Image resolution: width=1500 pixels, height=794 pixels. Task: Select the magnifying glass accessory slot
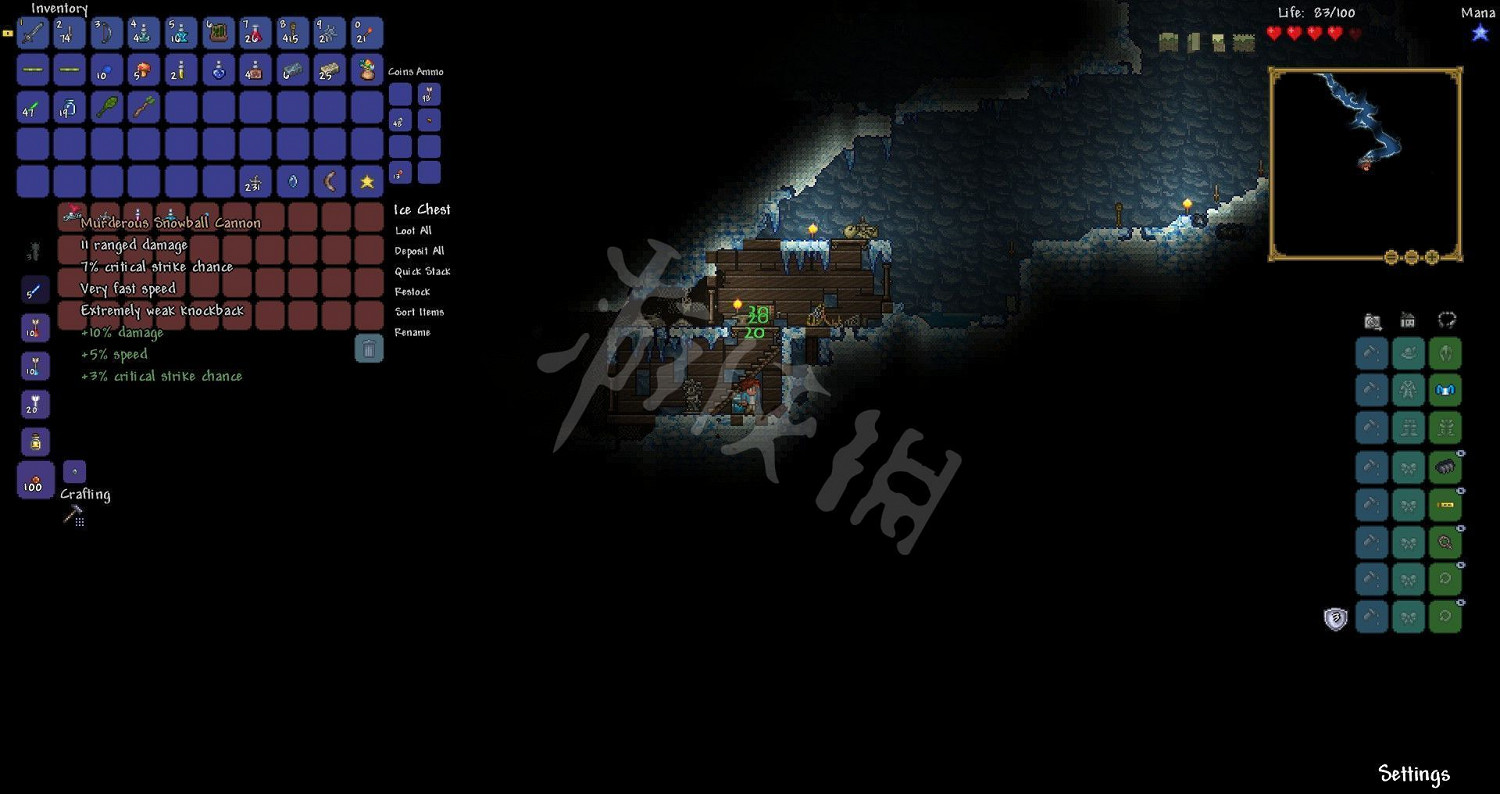pos(1445,541)
